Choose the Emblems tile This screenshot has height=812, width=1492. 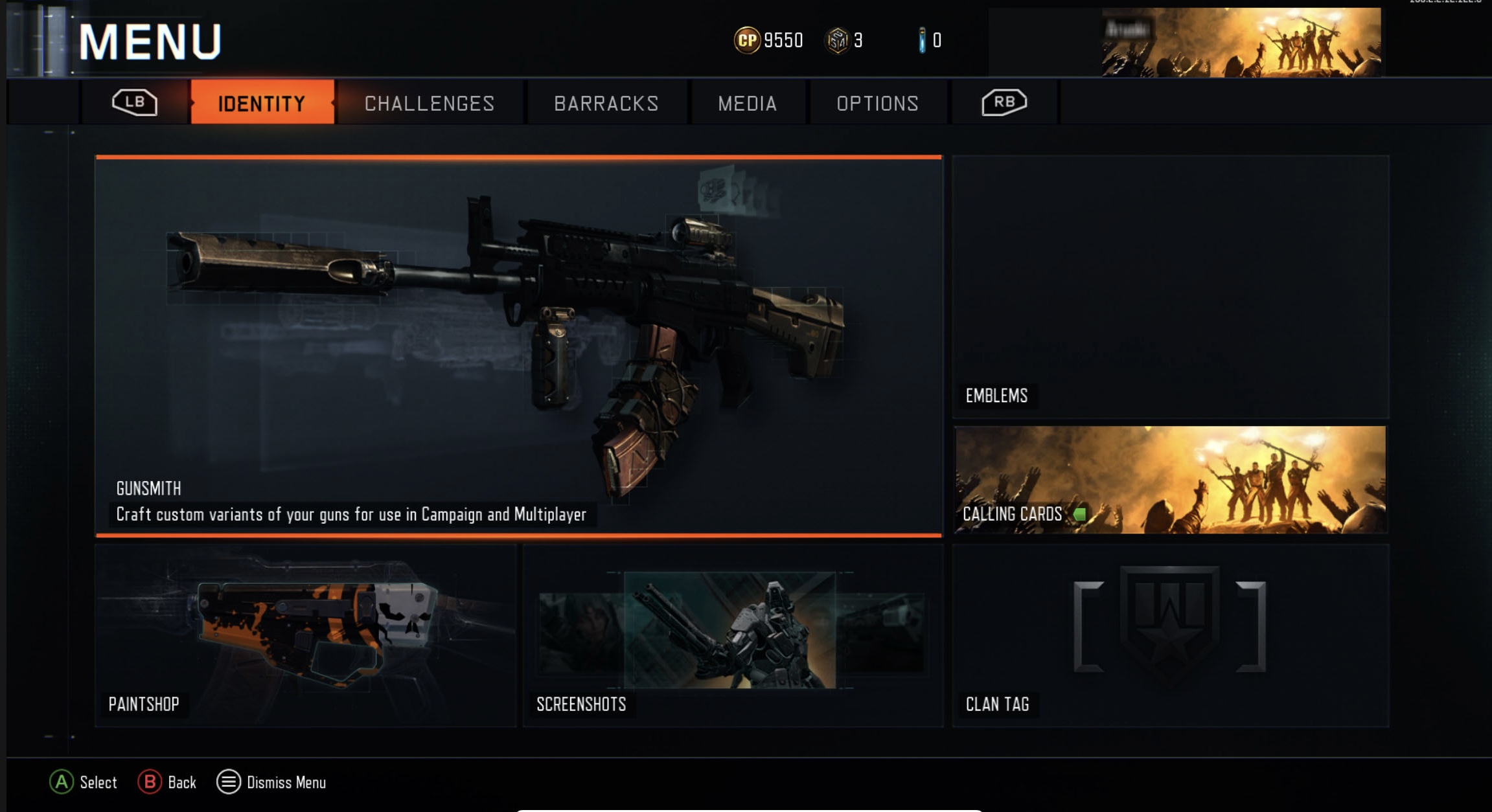tap(1170, 286)
